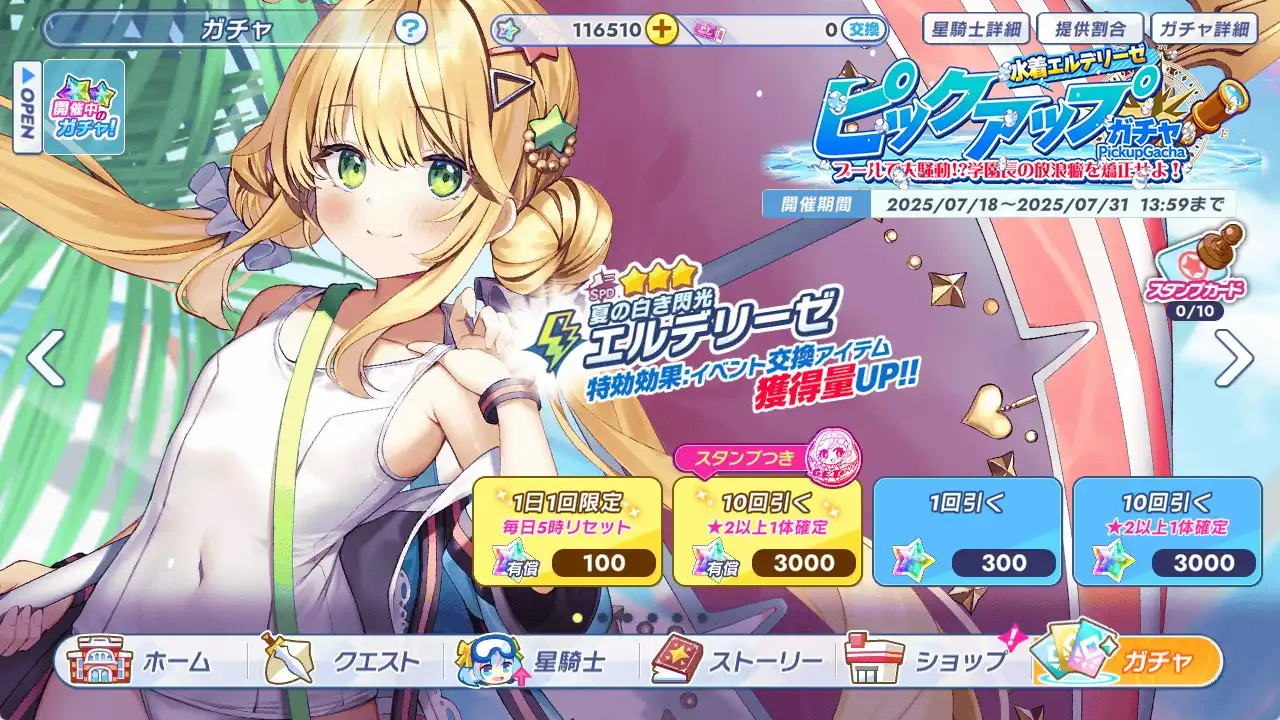Image resolution: width=1280 pixels, height=720 pixels.
Task: Pull the 1日1回限定 daily 100 gacha
Action: point(567,531)
